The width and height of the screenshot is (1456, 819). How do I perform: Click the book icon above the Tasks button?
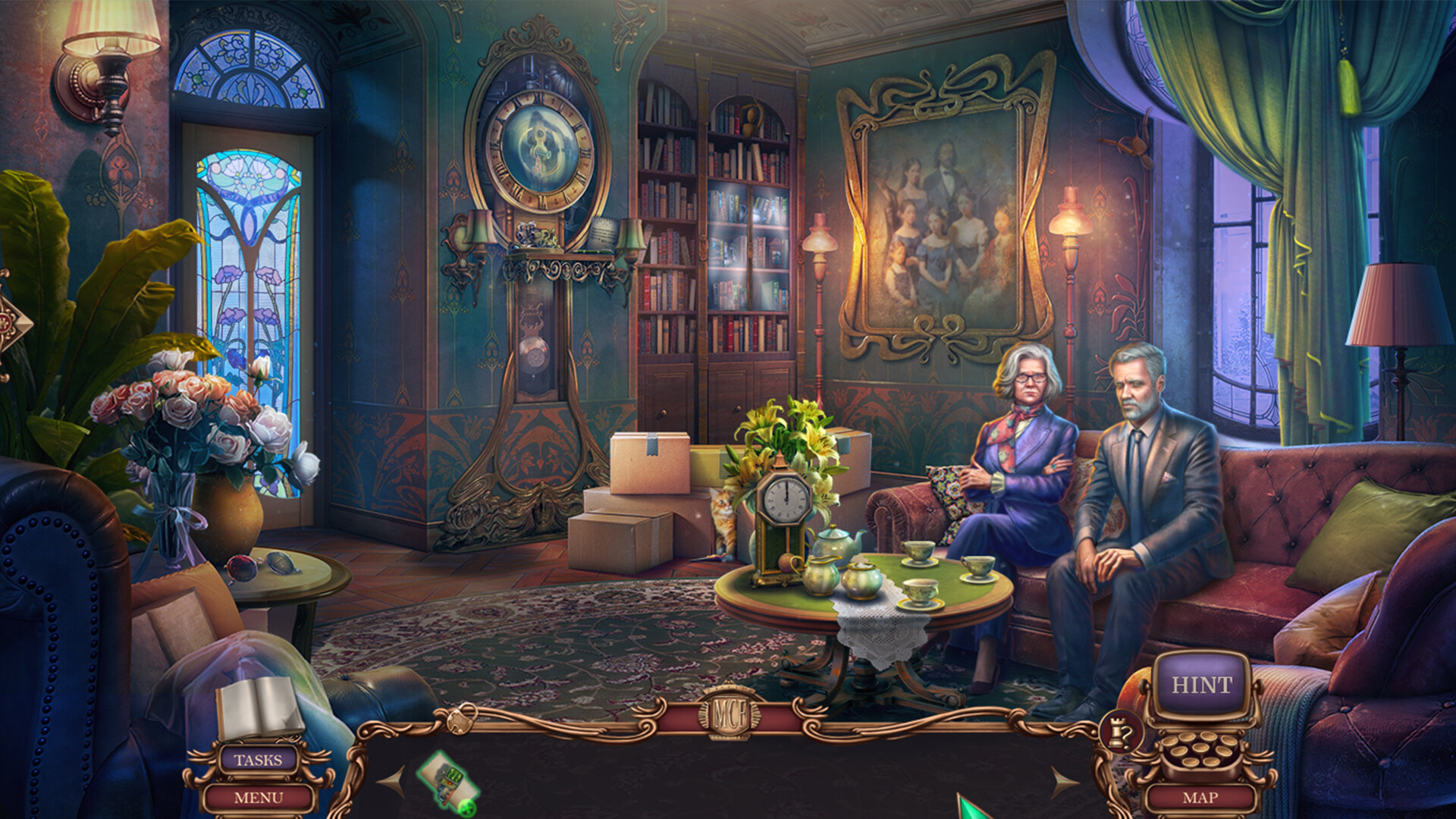pyautogui.click(x=260, y=709)
